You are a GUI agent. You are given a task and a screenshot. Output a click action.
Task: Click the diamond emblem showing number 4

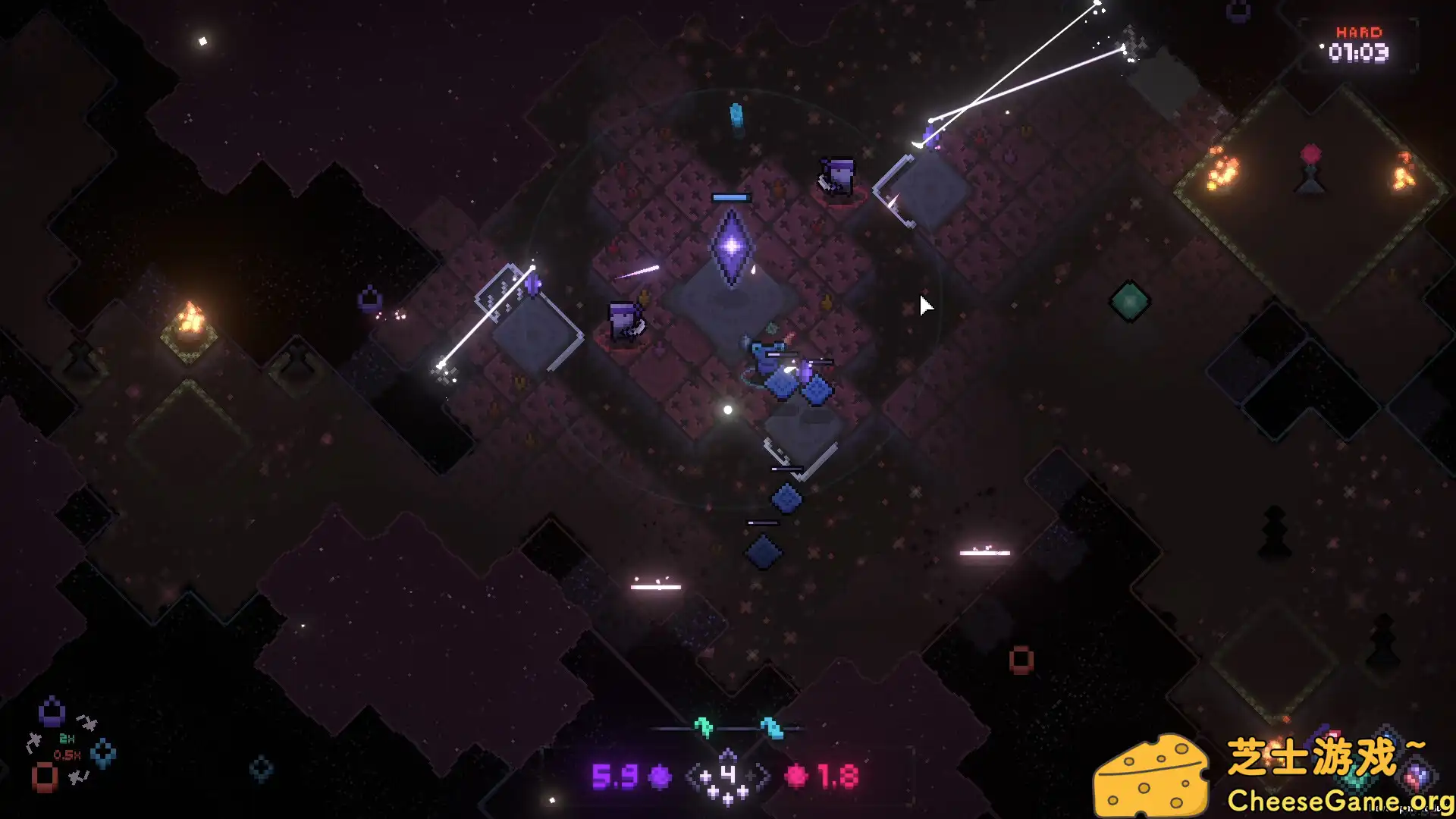[727, 776]
